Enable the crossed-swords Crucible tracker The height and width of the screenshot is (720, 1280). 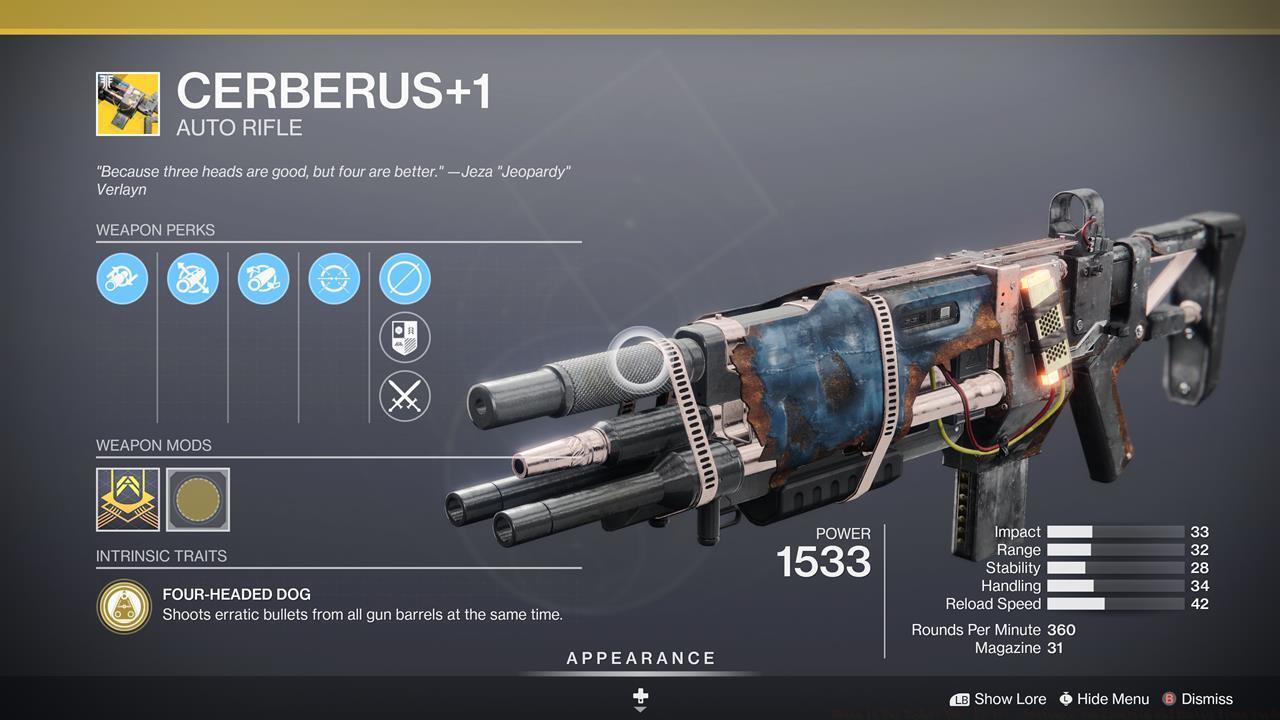tap(405, 396)
